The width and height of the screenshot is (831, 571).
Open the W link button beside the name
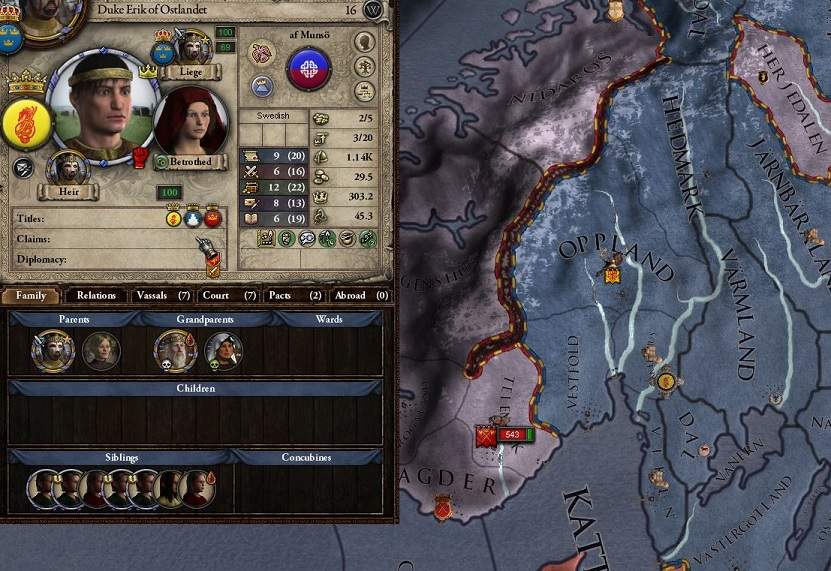(374, 9)
